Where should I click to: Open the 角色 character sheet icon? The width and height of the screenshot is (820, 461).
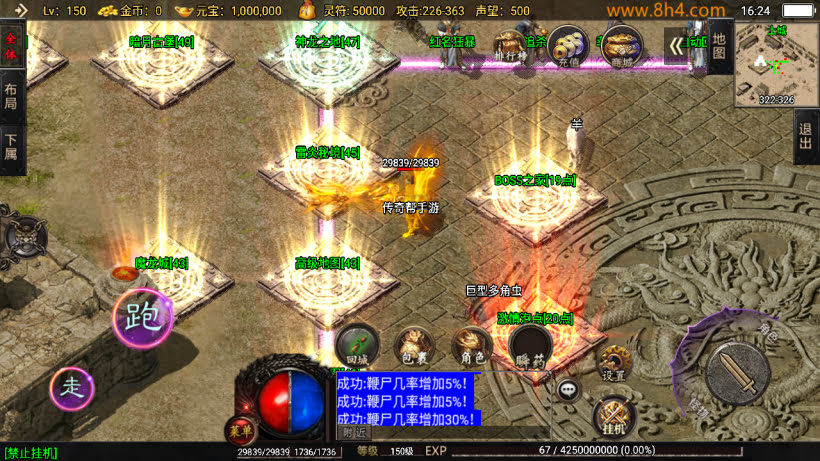[472, 346]
